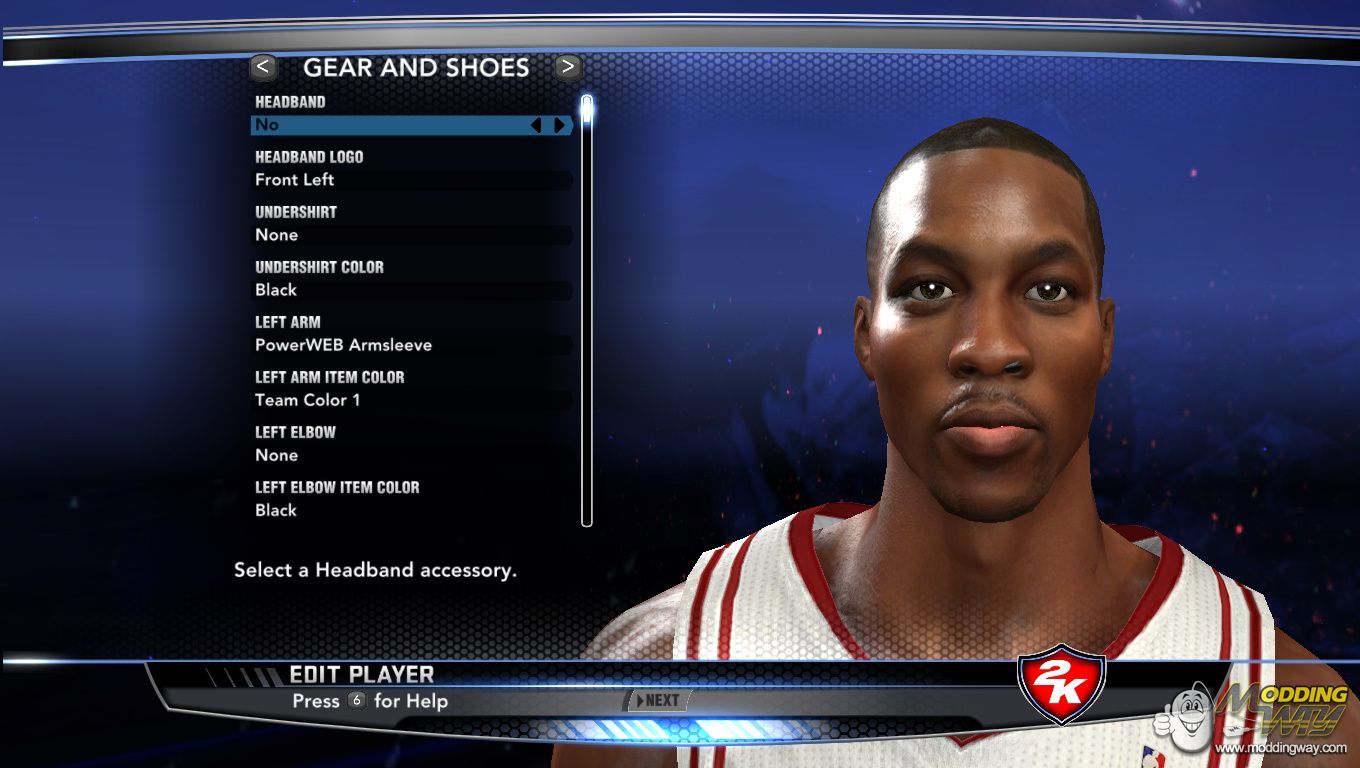Viewport: 1360px width, 768px height.
Task: Click the NEXT button in bottom bar
Action: [657, 700]
